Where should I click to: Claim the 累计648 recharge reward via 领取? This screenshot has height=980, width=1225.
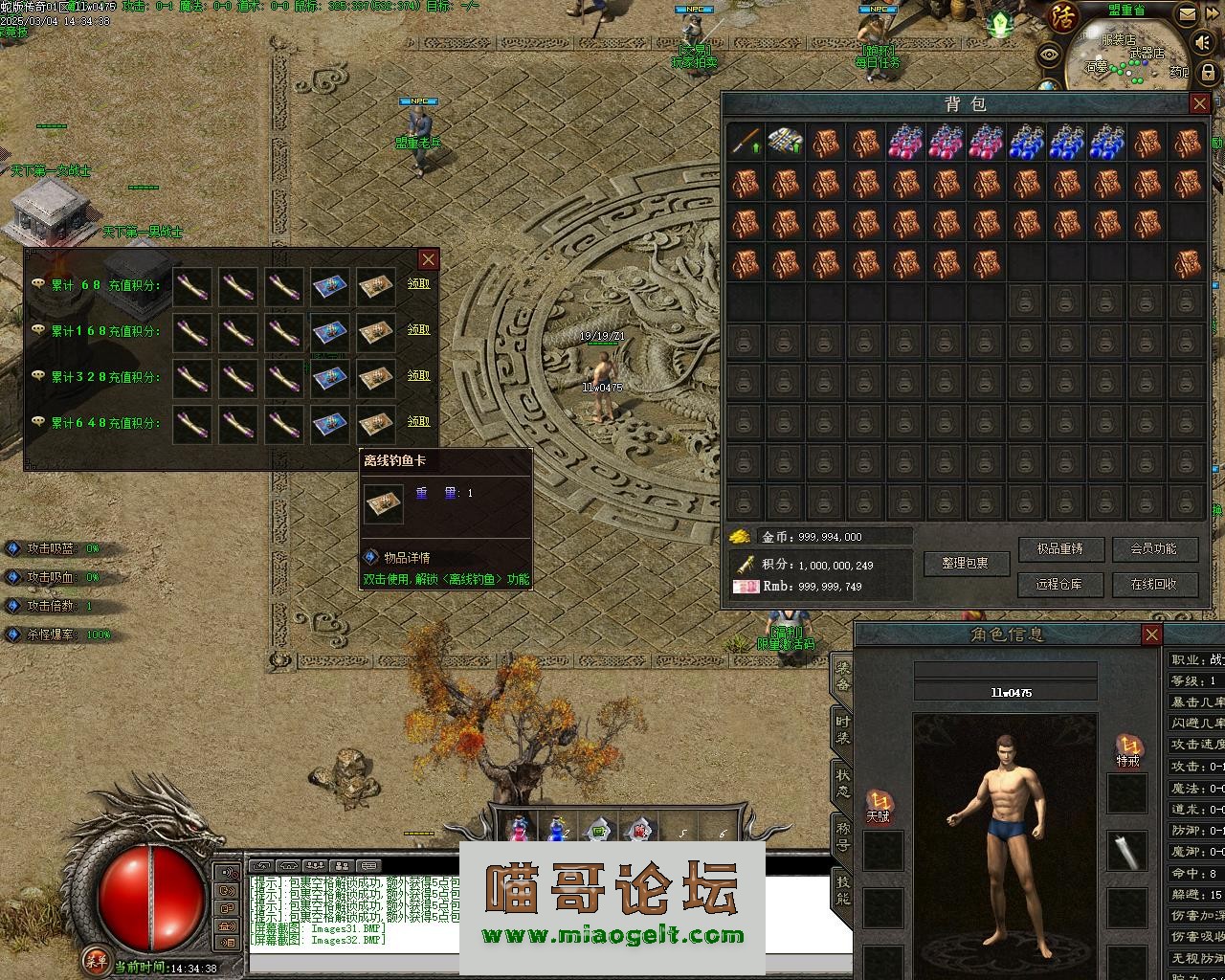pos(419,421)
